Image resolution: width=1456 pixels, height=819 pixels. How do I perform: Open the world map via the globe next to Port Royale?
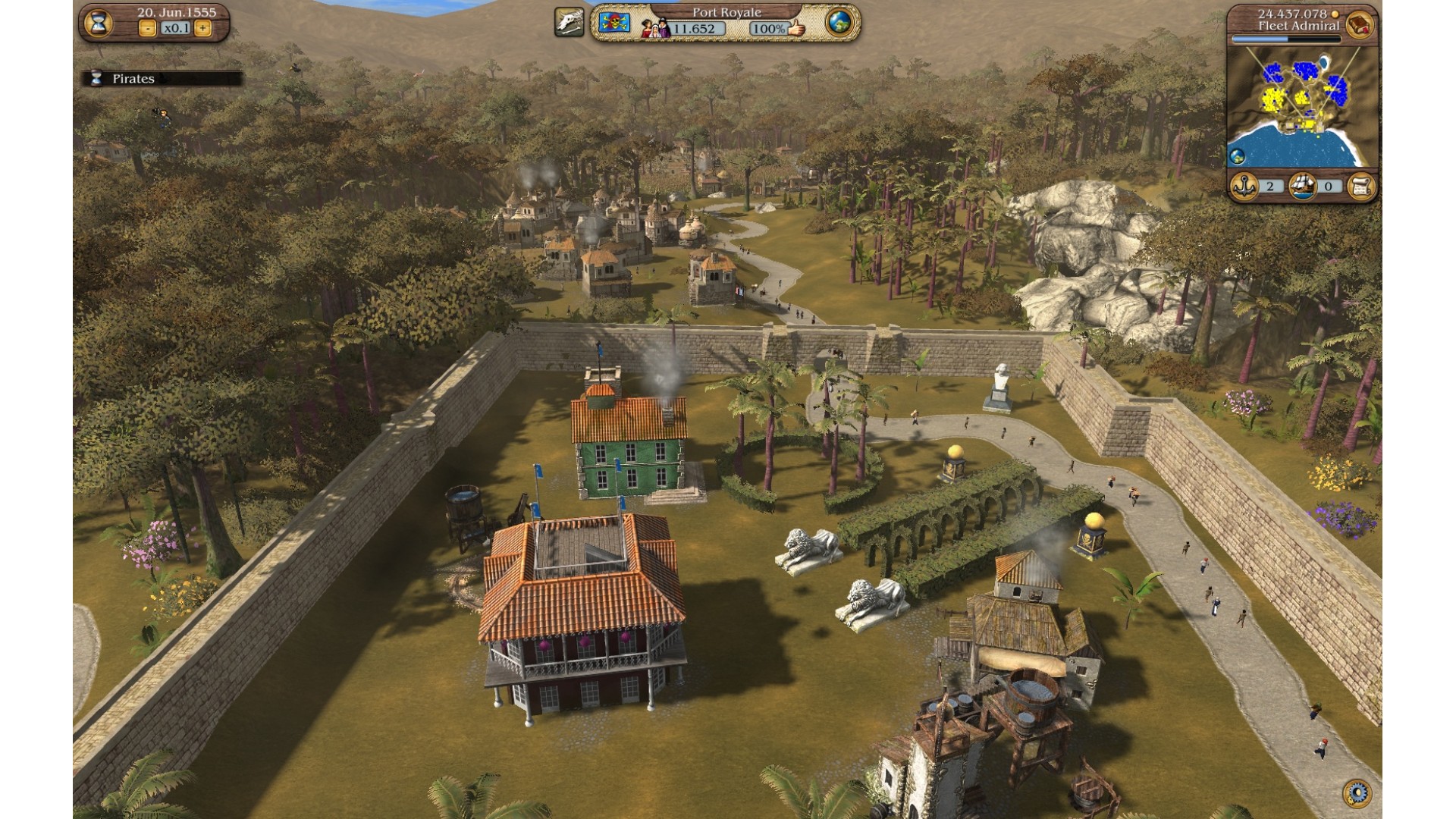pos(839,23)
